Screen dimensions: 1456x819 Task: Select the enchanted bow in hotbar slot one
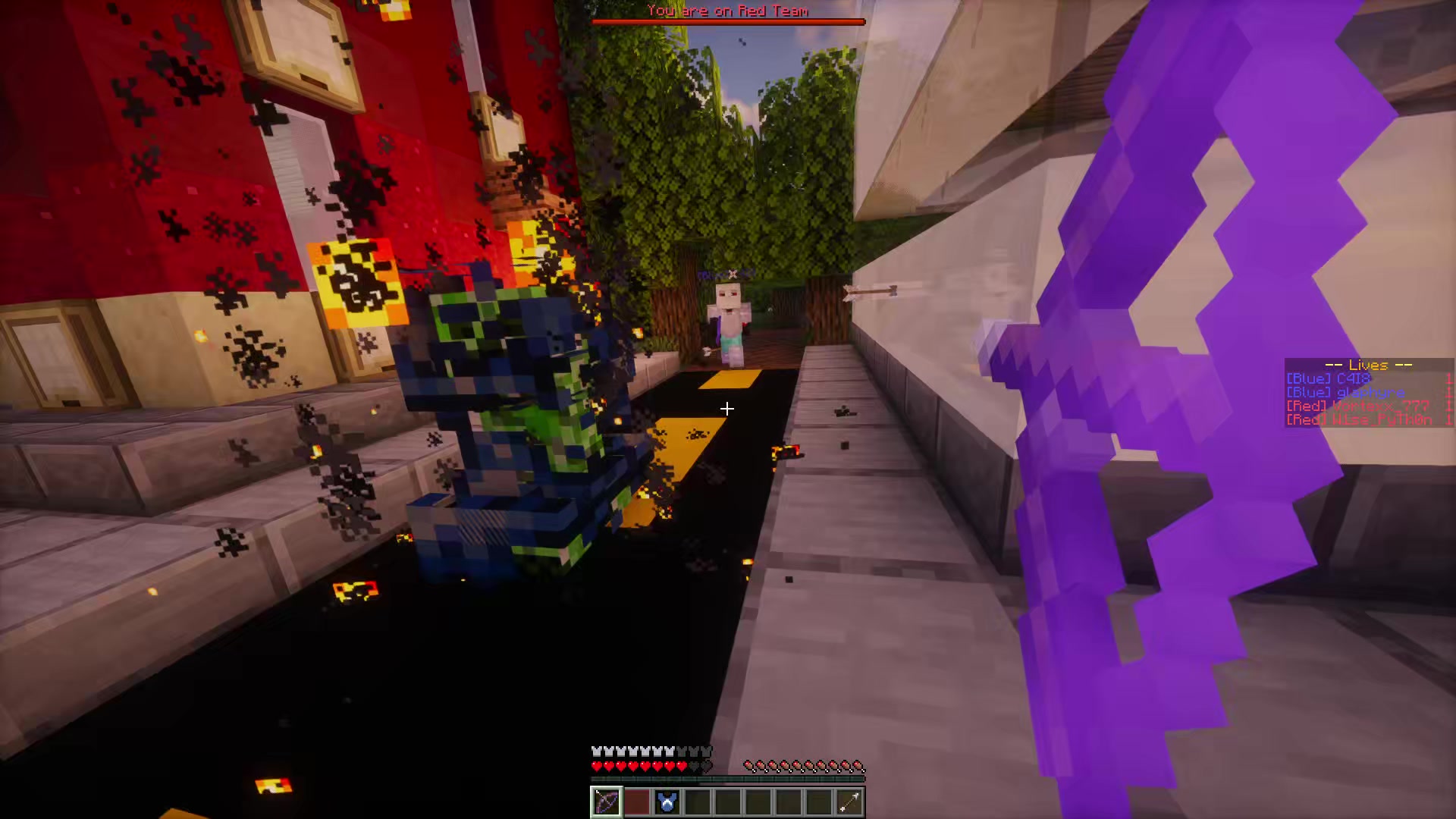(x=606, y=802)
